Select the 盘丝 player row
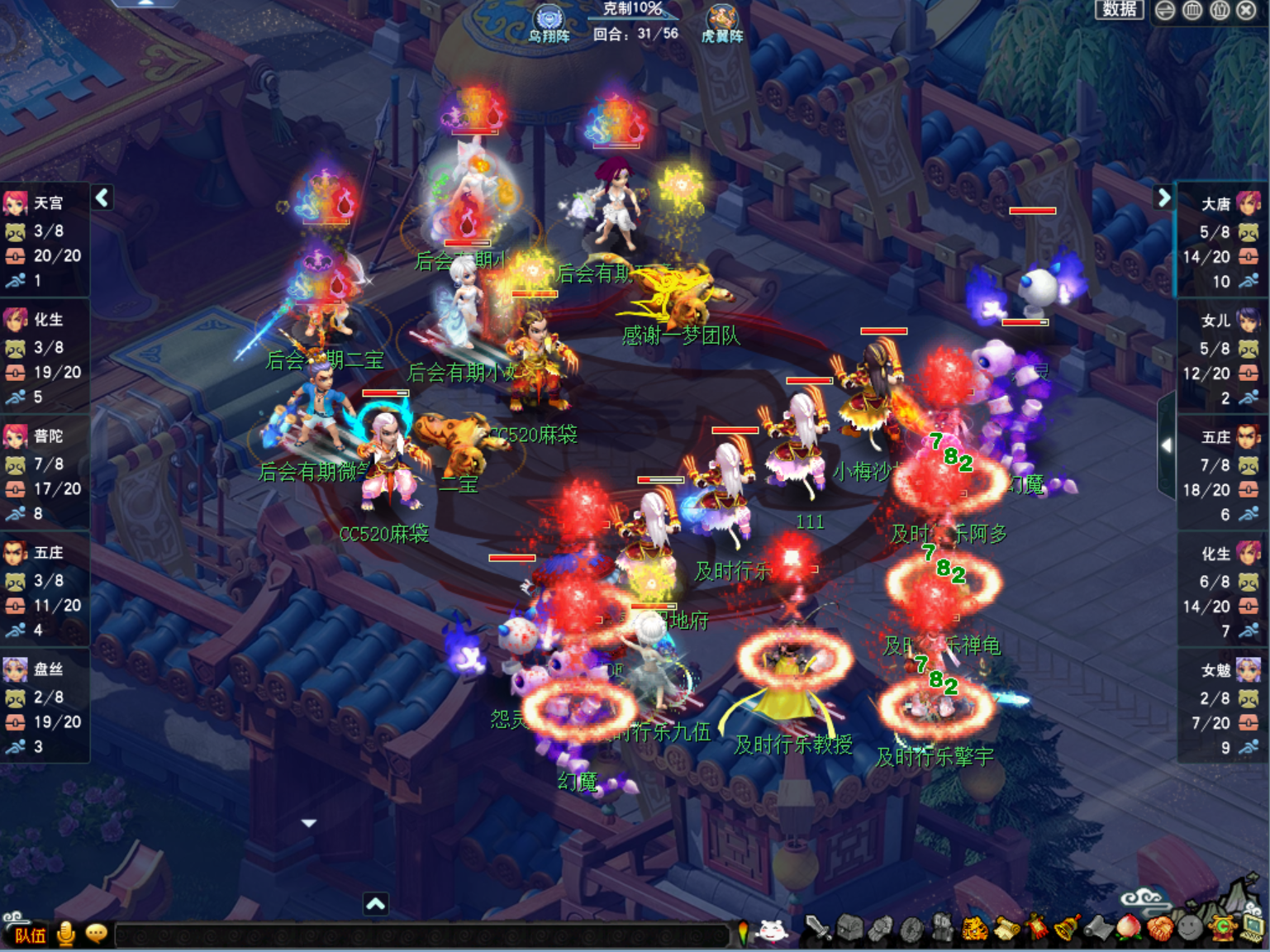This screenshot has width=1270, height=952. (45, 706)
